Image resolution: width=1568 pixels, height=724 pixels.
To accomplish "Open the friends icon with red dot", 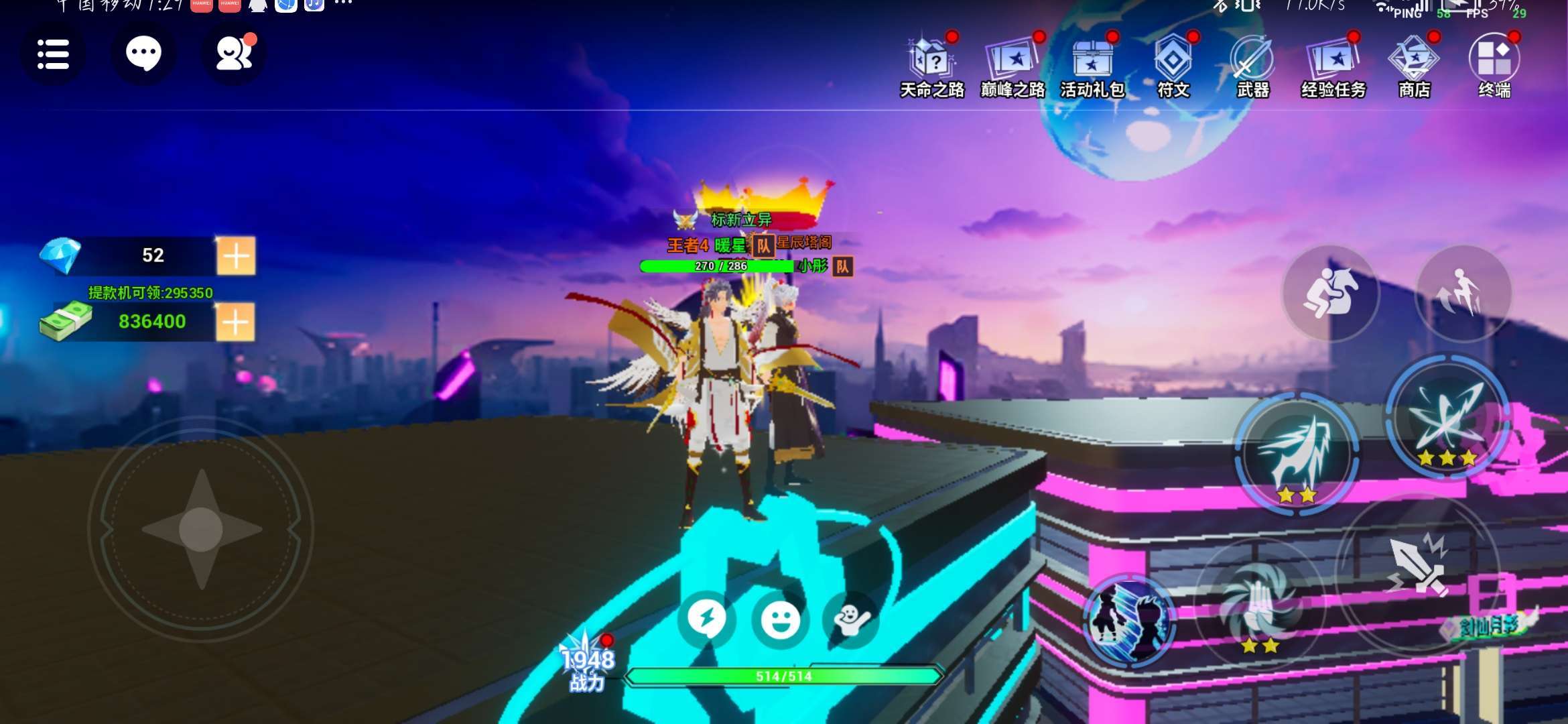I will 234,54.
